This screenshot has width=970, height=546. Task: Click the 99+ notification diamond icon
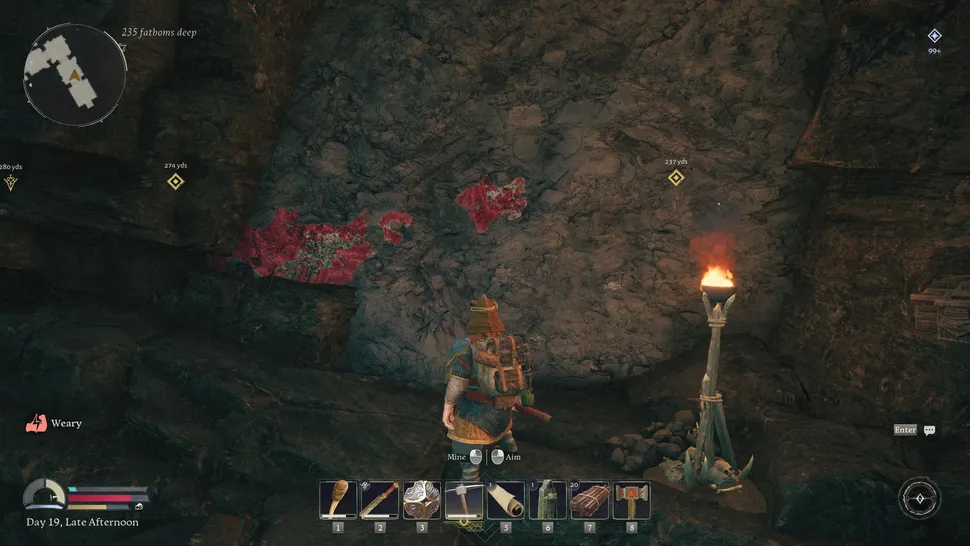[x=934, y=36]
